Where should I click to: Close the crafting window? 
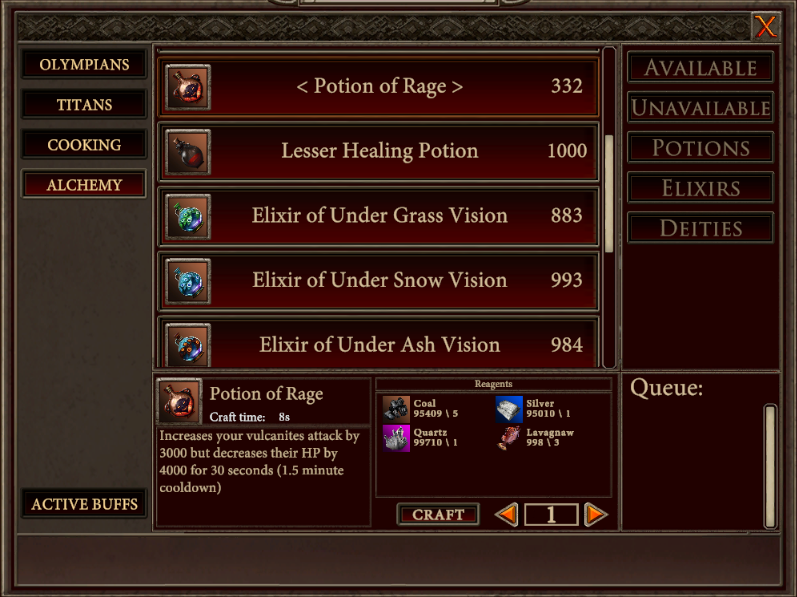click(765, 27)
